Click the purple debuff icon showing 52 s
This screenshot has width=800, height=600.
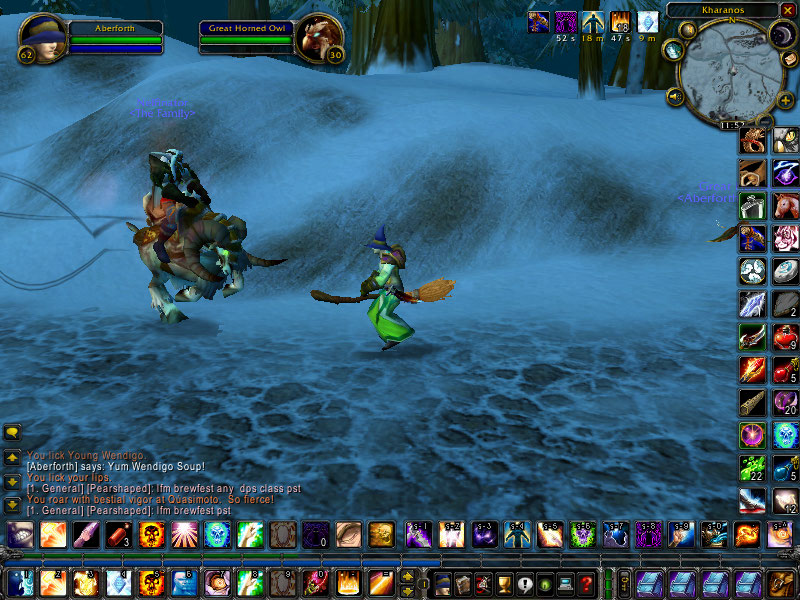(x=566, y=21)
